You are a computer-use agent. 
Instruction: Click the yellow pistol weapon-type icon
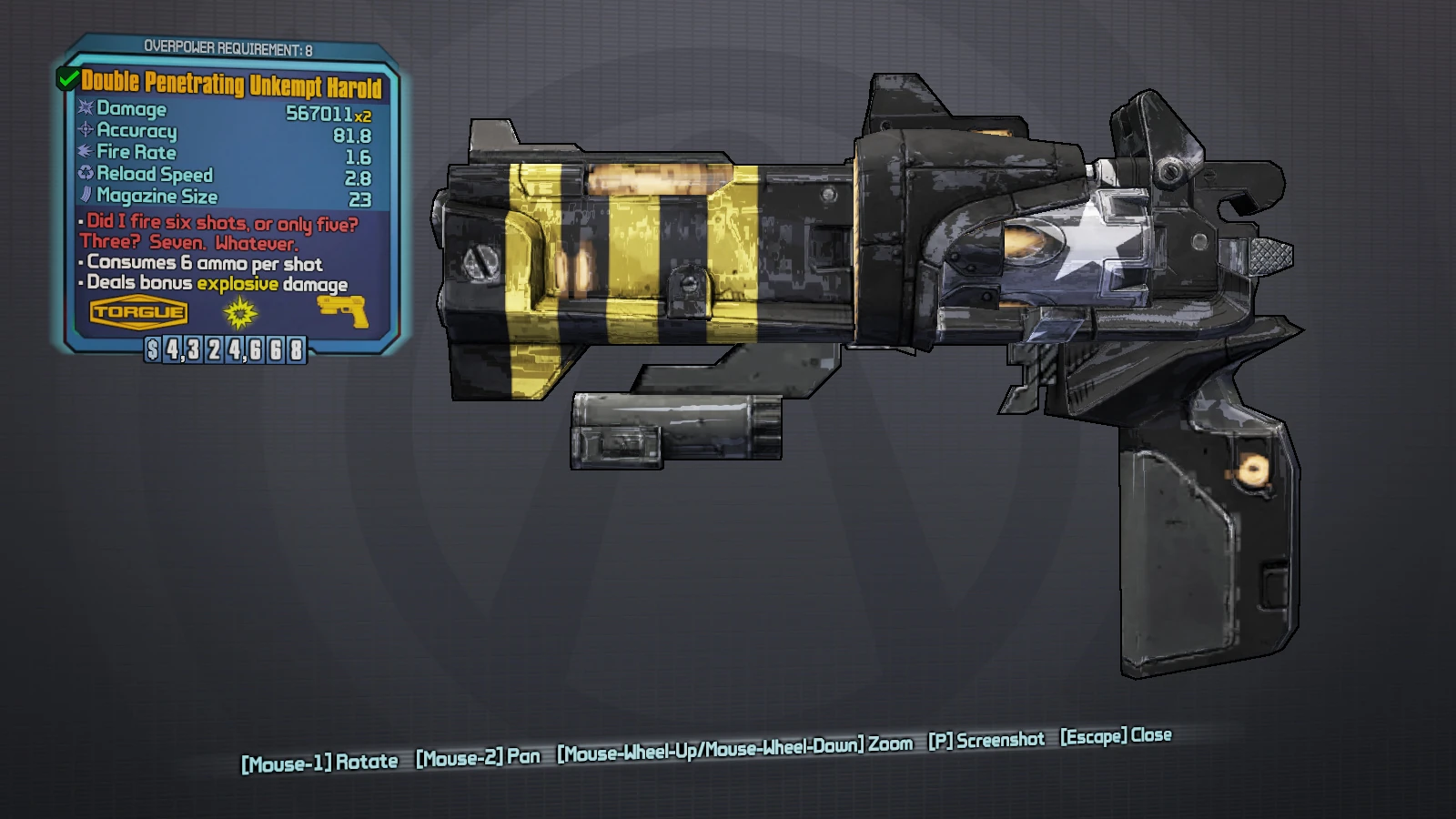tap(343, 309)
